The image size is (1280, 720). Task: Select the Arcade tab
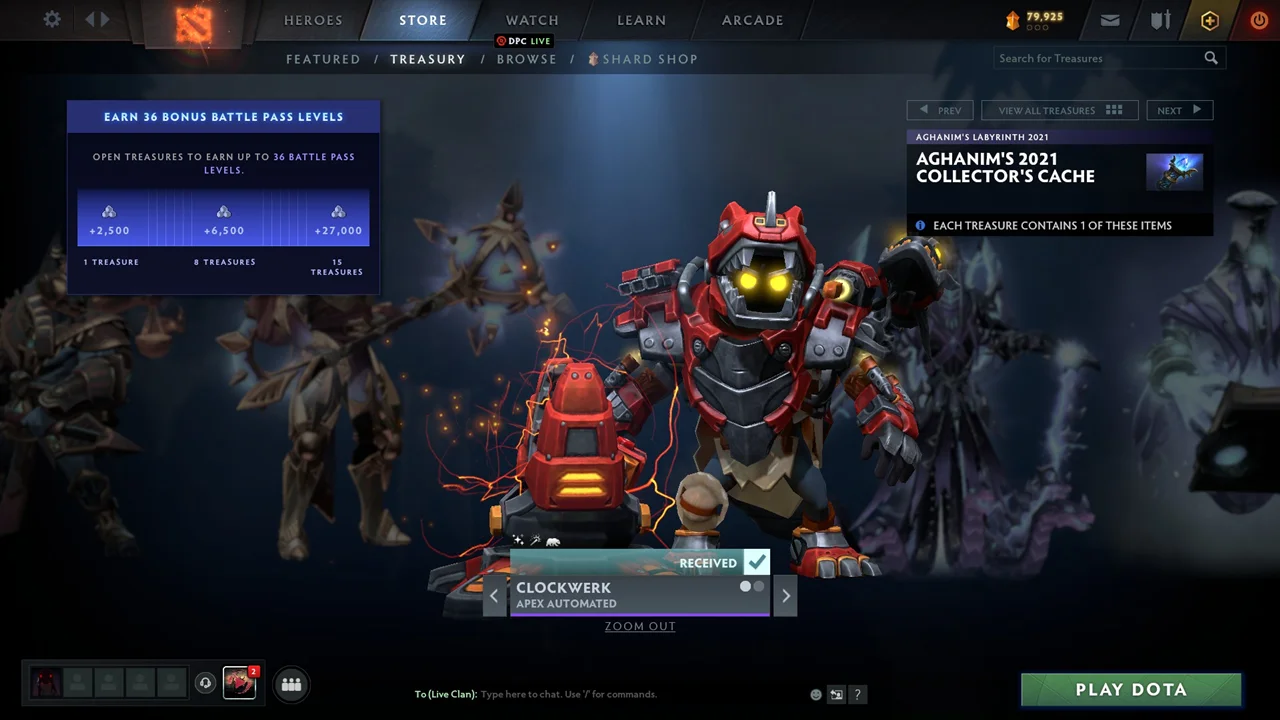coord(753,20)
